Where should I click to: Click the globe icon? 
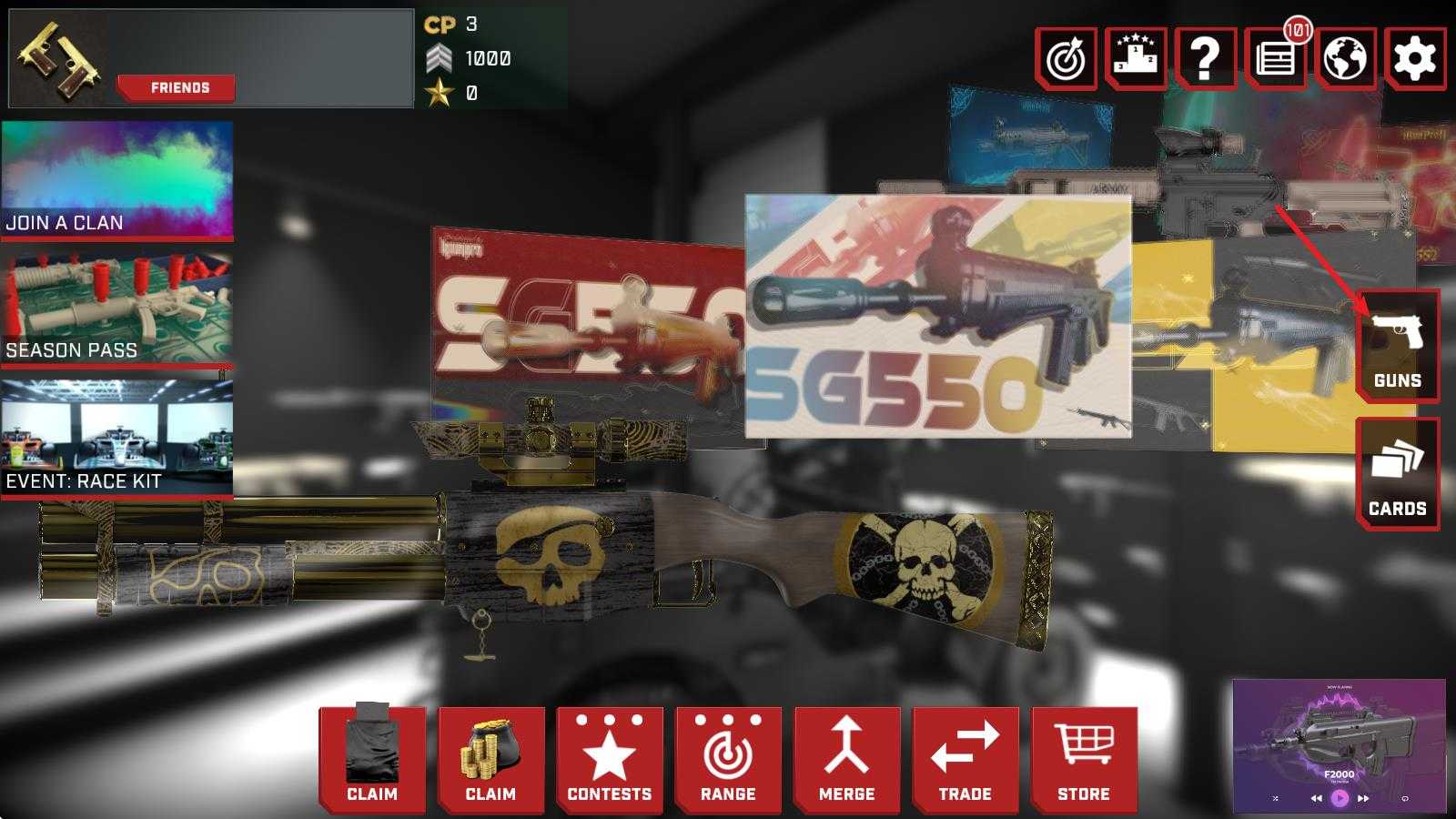pos(1345,58)
